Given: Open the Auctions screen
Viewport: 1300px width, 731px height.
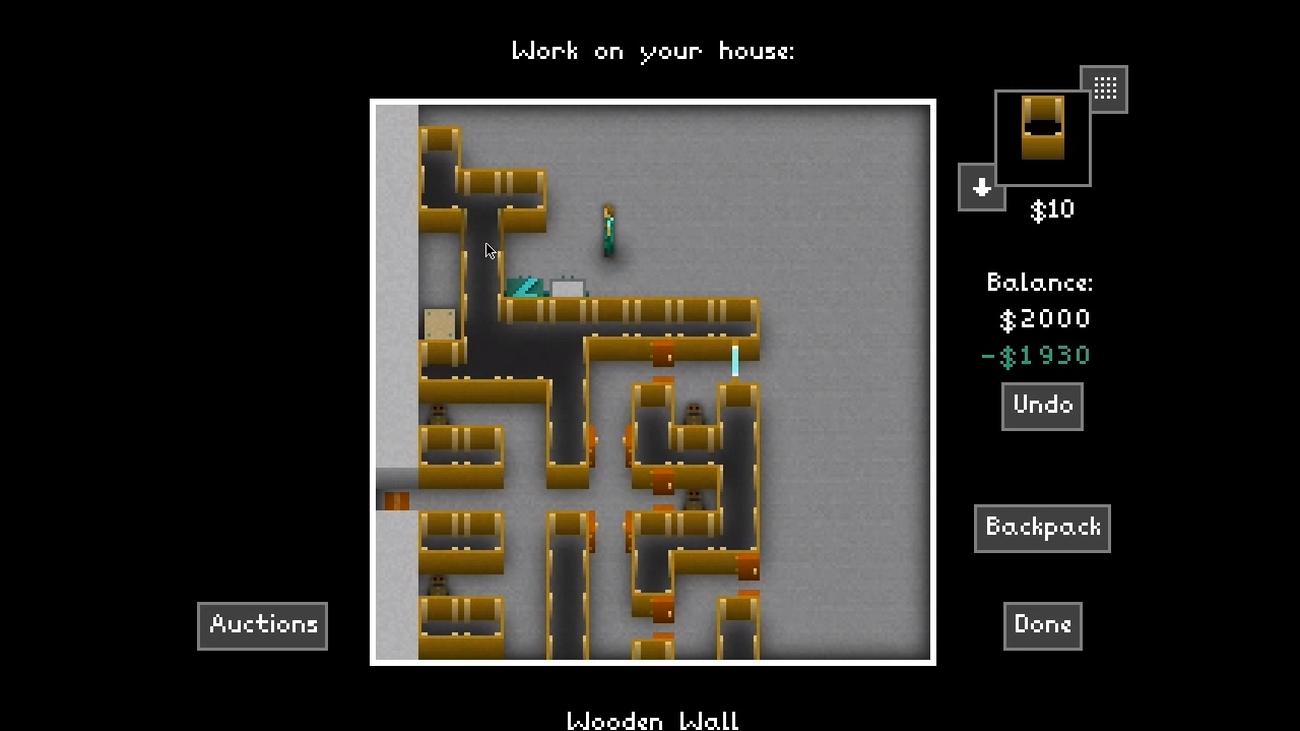Looking at the screenshot, I should (x=262, y=625).
